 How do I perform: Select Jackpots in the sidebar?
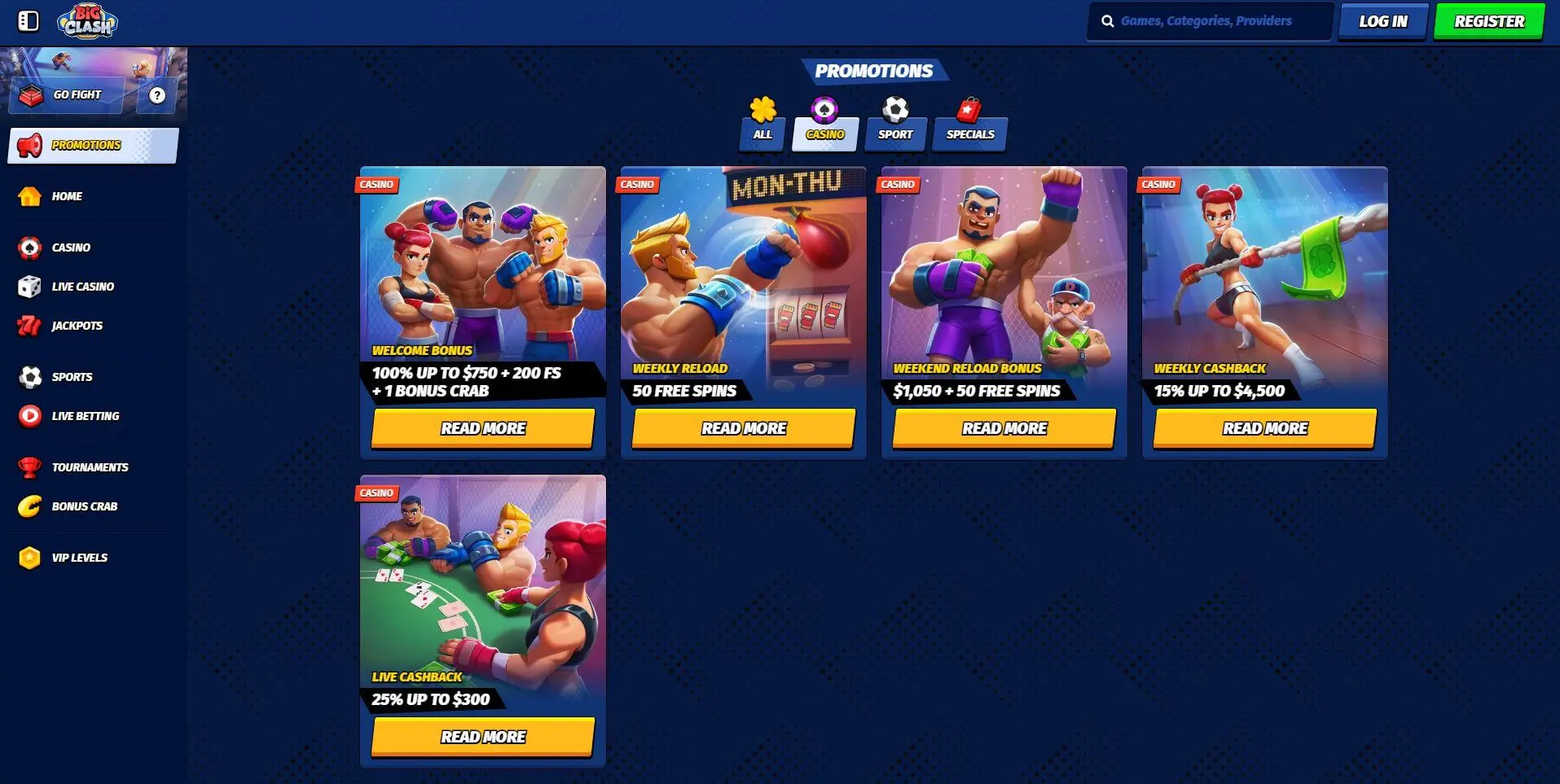coord(77,326)
